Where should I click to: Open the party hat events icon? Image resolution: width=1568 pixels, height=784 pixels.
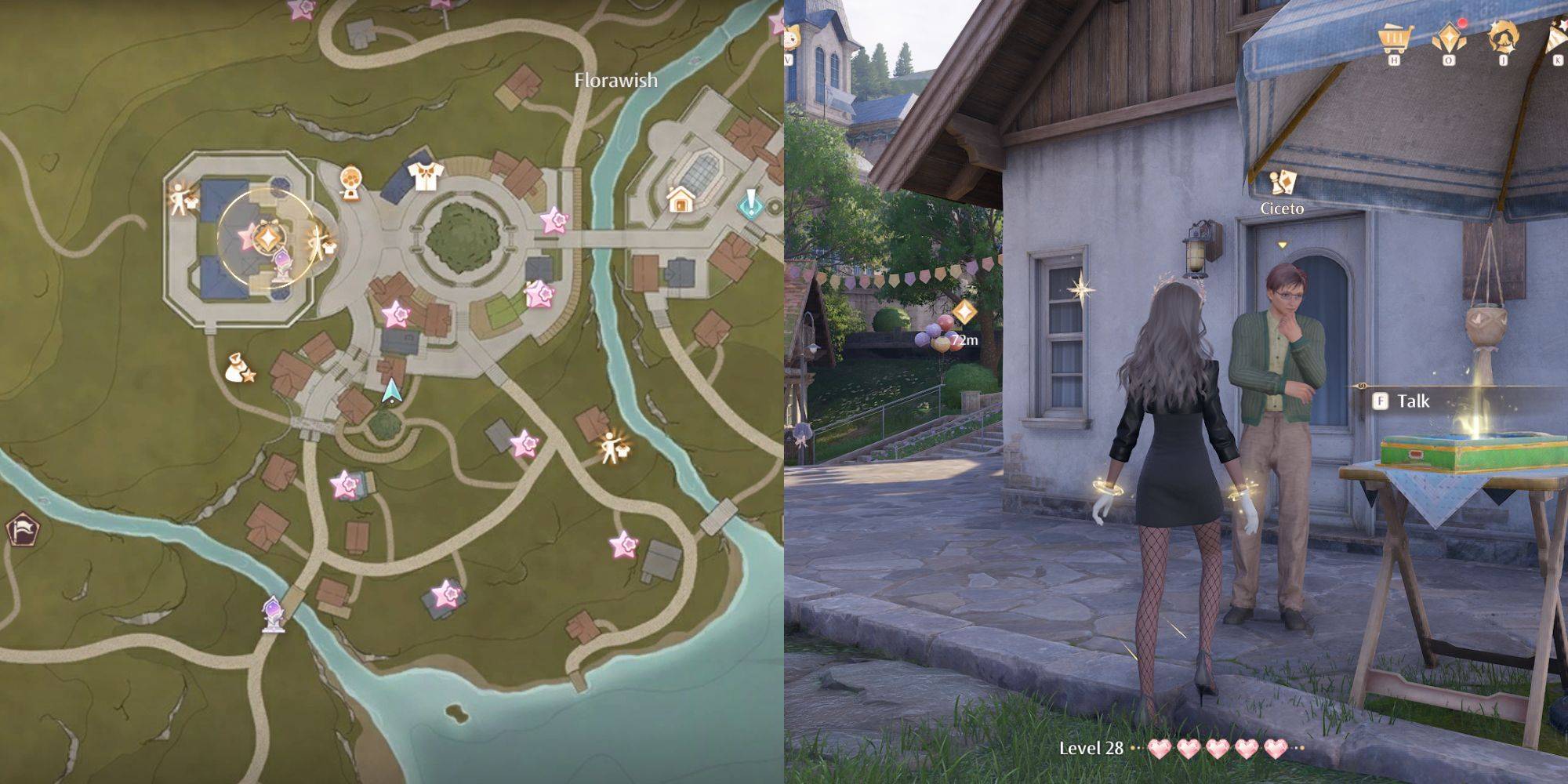1556,36
